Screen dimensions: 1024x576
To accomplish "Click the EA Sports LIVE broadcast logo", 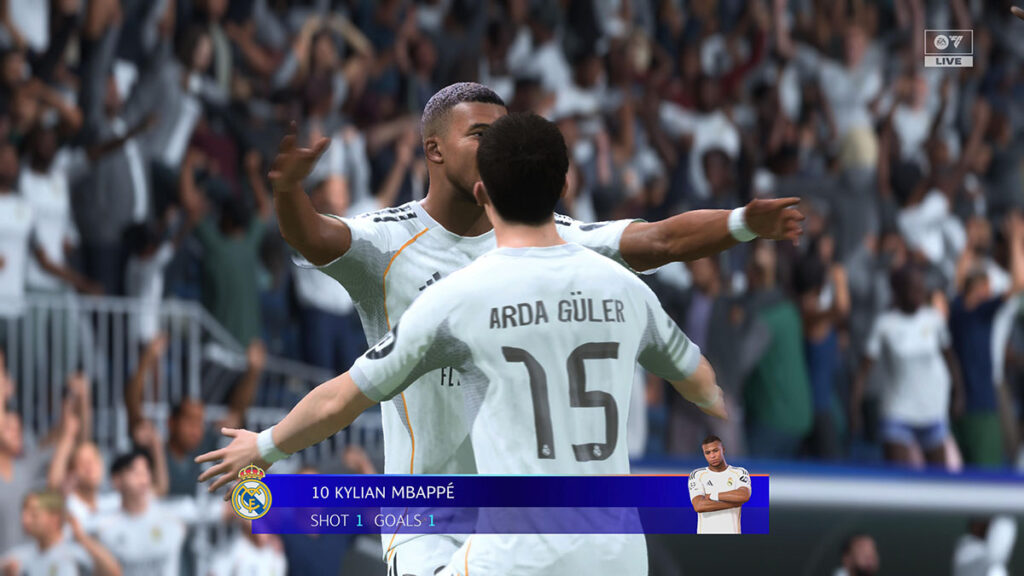I will (x=947, y=48).
